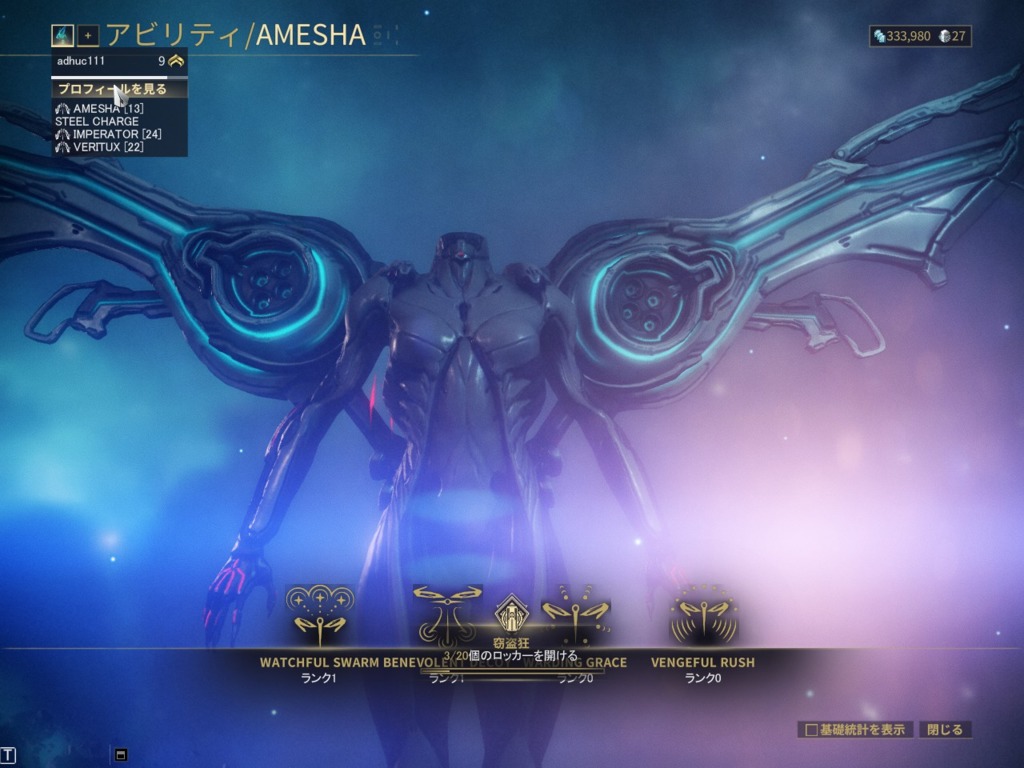Click the player avatar icon beside the title

pos(63,36)
